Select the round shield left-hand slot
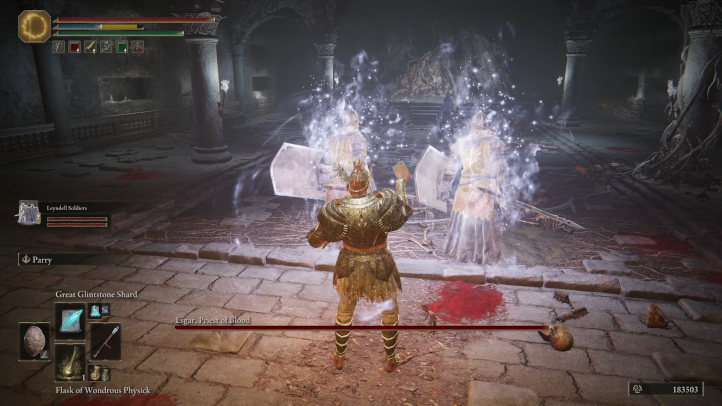Image resolution: width=722 pixels, height=406 pixels. click(x=35, y=341)
